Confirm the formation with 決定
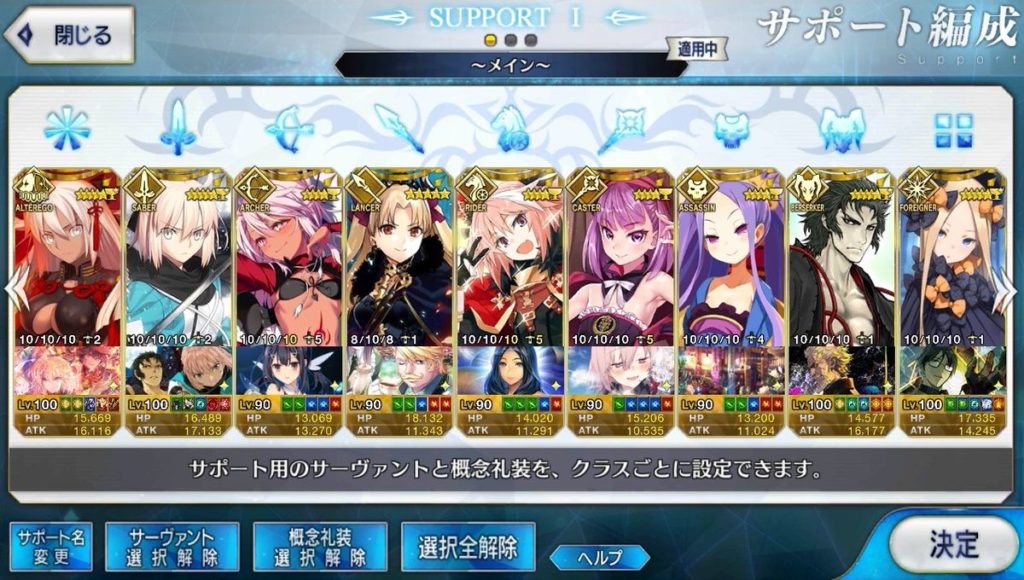 click(x=954, y=543)
